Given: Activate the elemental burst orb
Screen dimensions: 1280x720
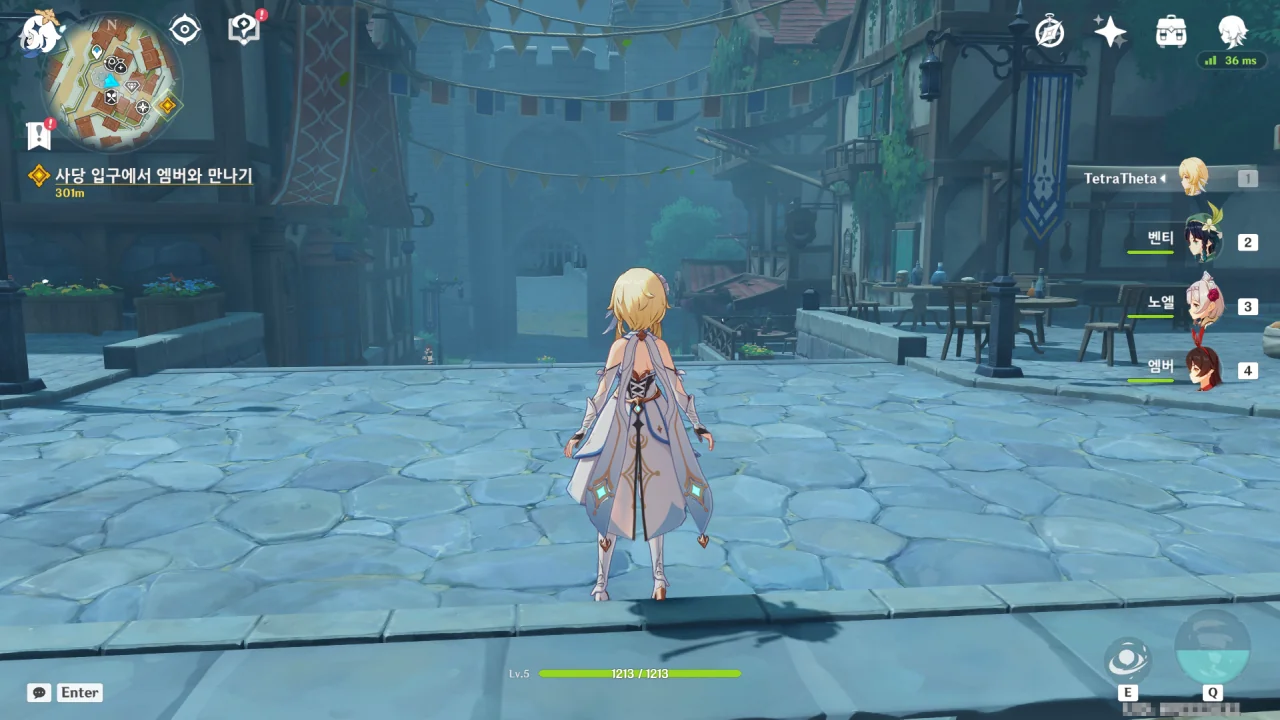Looking at the screenshot, I should click(1212, 647).
